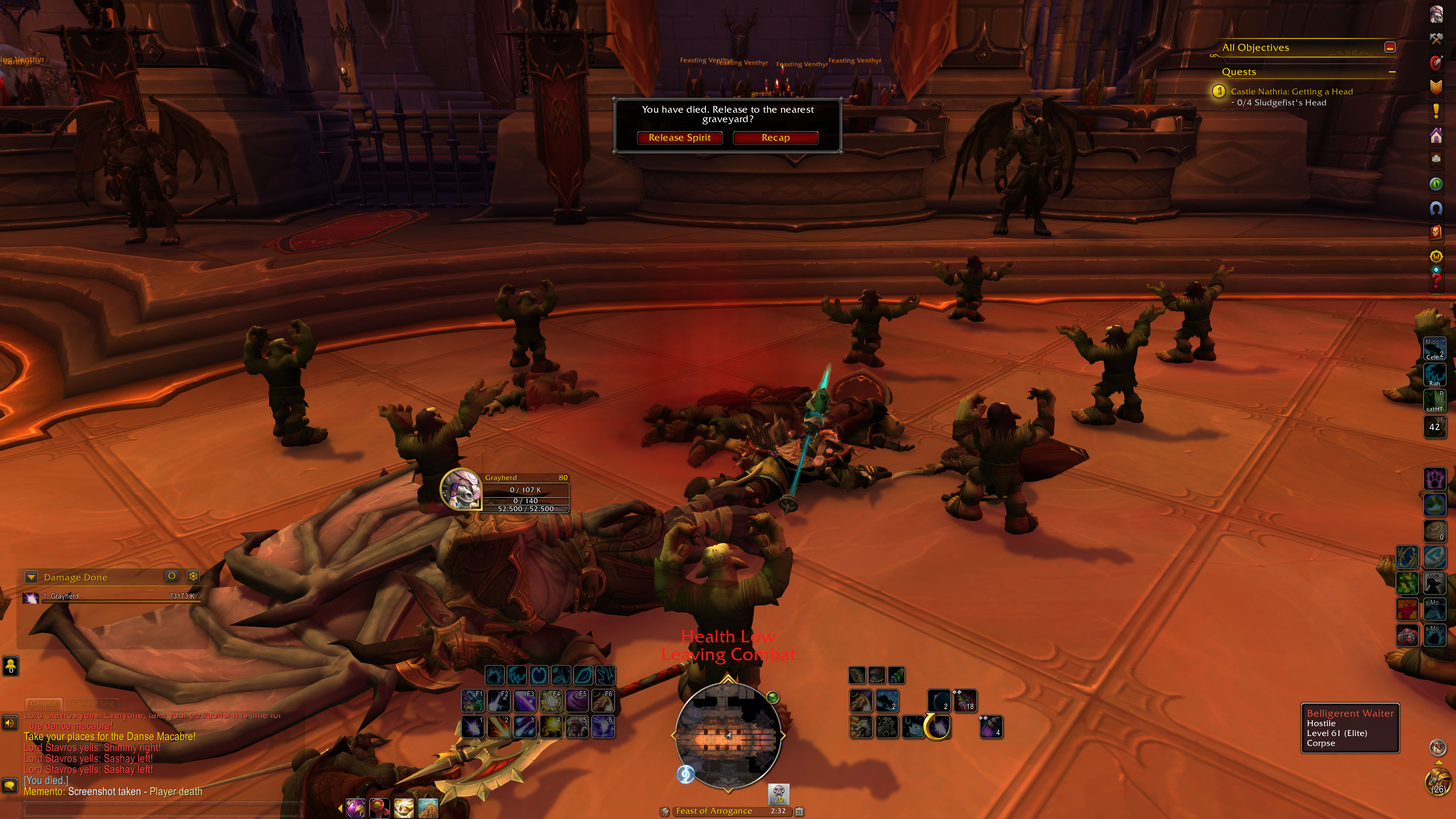This screenshot has width=1456, height=819.
Task: Collapse the All Objectives tracker
Action: coord(1389,47)
